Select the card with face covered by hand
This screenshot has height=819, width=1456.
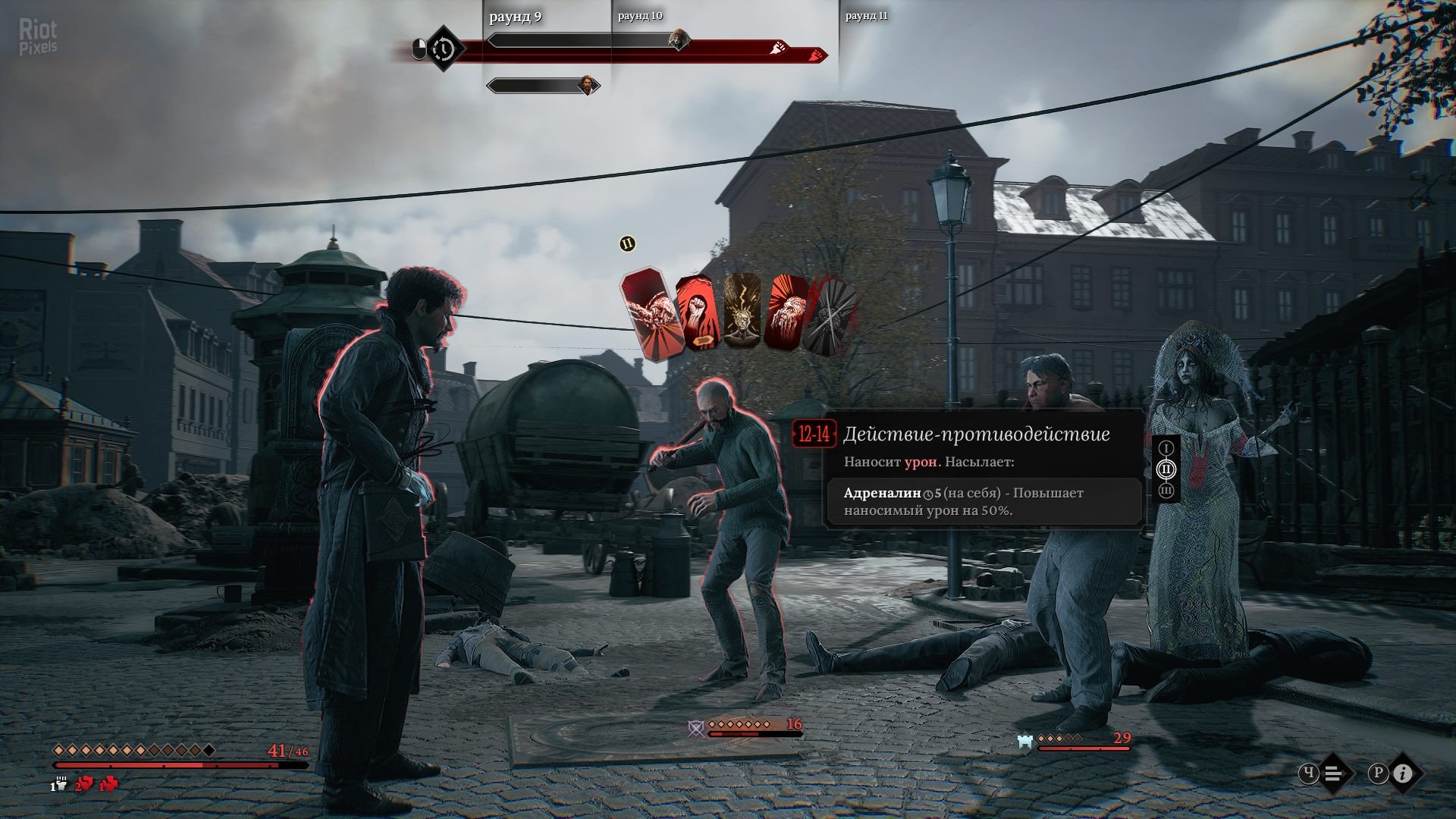[x=786, y=312]
